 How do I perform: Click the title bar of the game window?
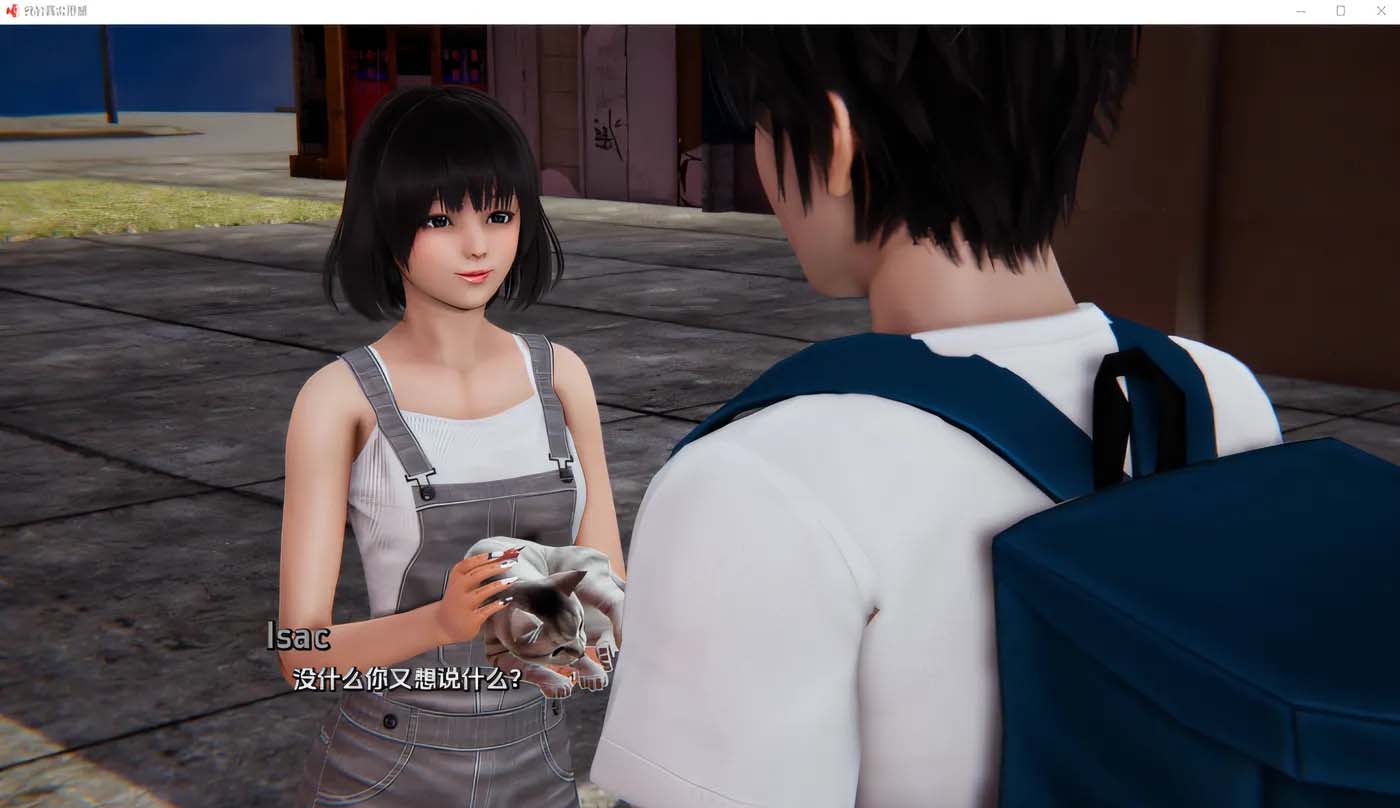(700, 11)
